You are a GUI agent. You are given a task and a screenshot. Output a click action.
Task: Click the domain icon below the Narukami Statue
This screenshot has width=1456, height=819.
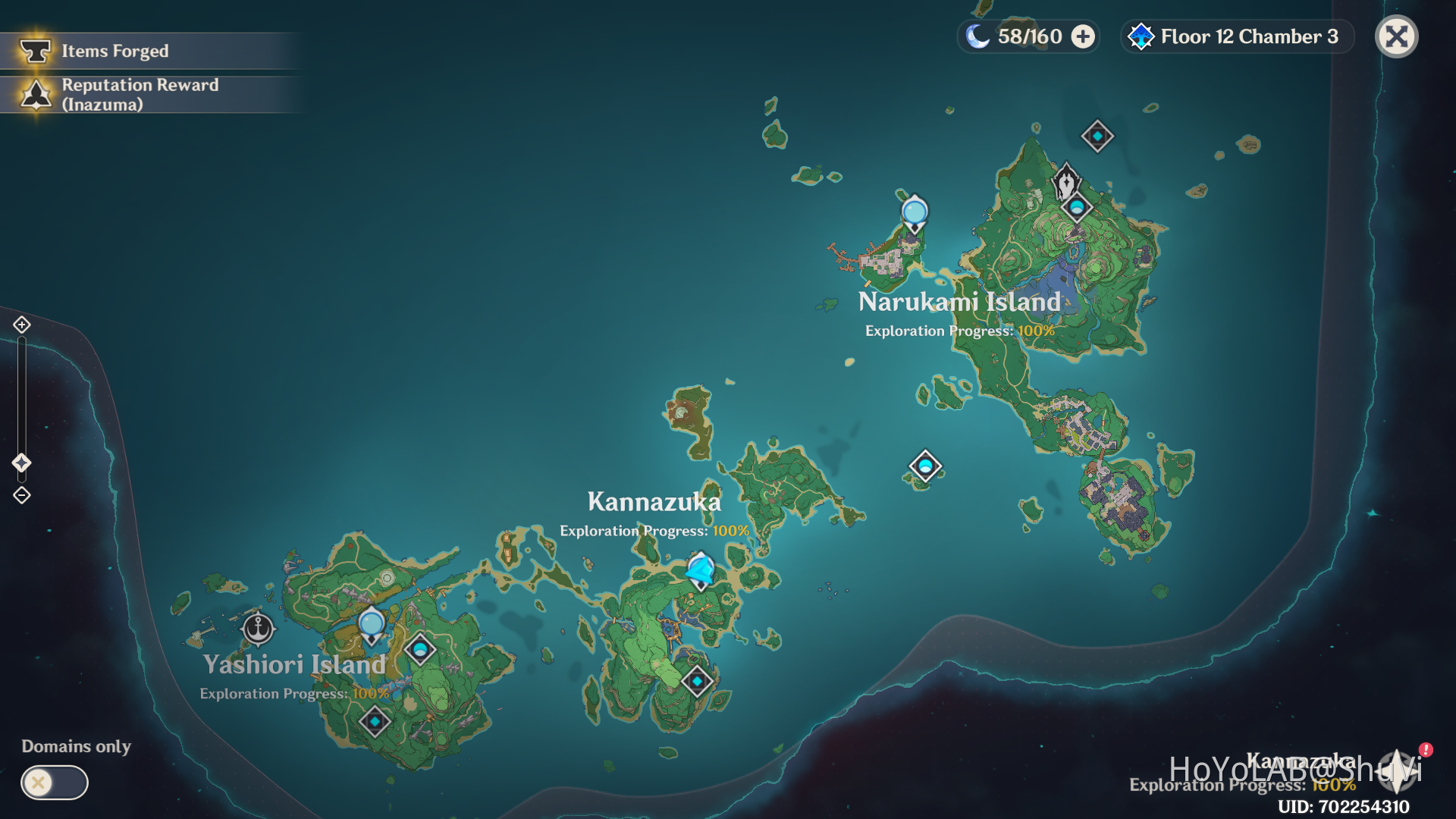(x=1077, y=206)
